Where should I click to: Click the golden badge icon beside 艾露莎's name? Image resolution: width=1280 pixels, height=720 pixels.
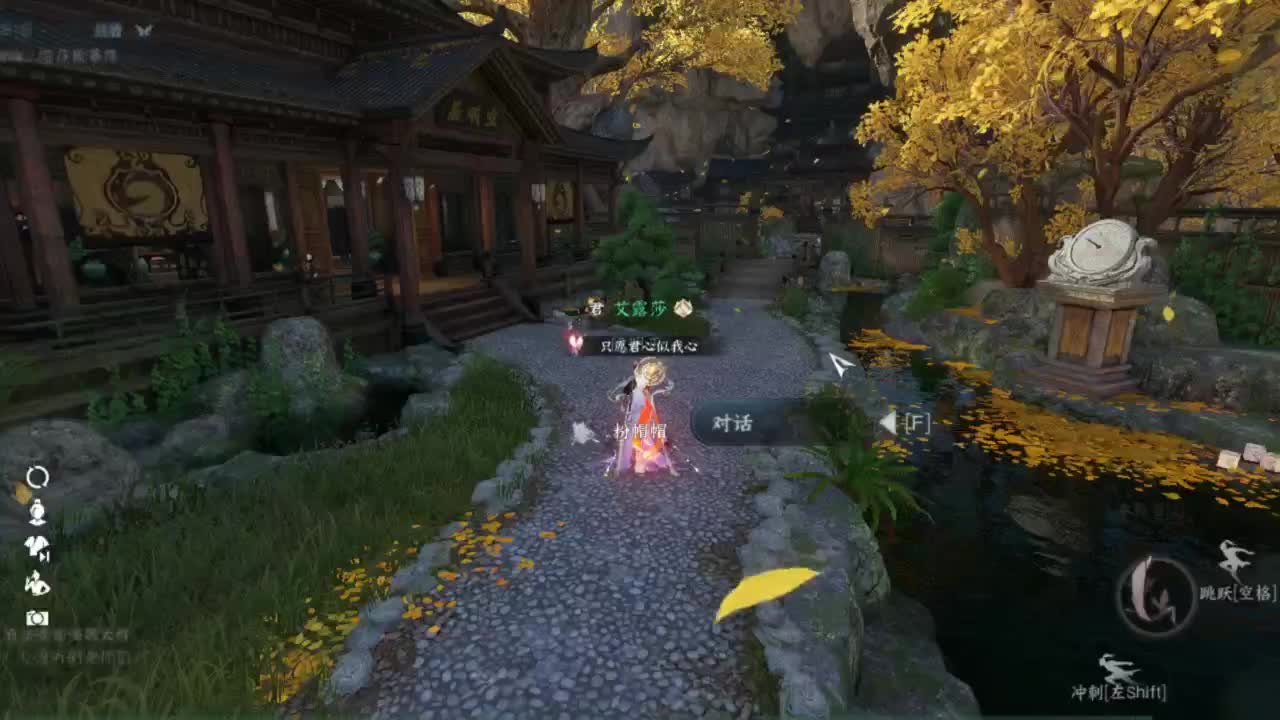683,310
